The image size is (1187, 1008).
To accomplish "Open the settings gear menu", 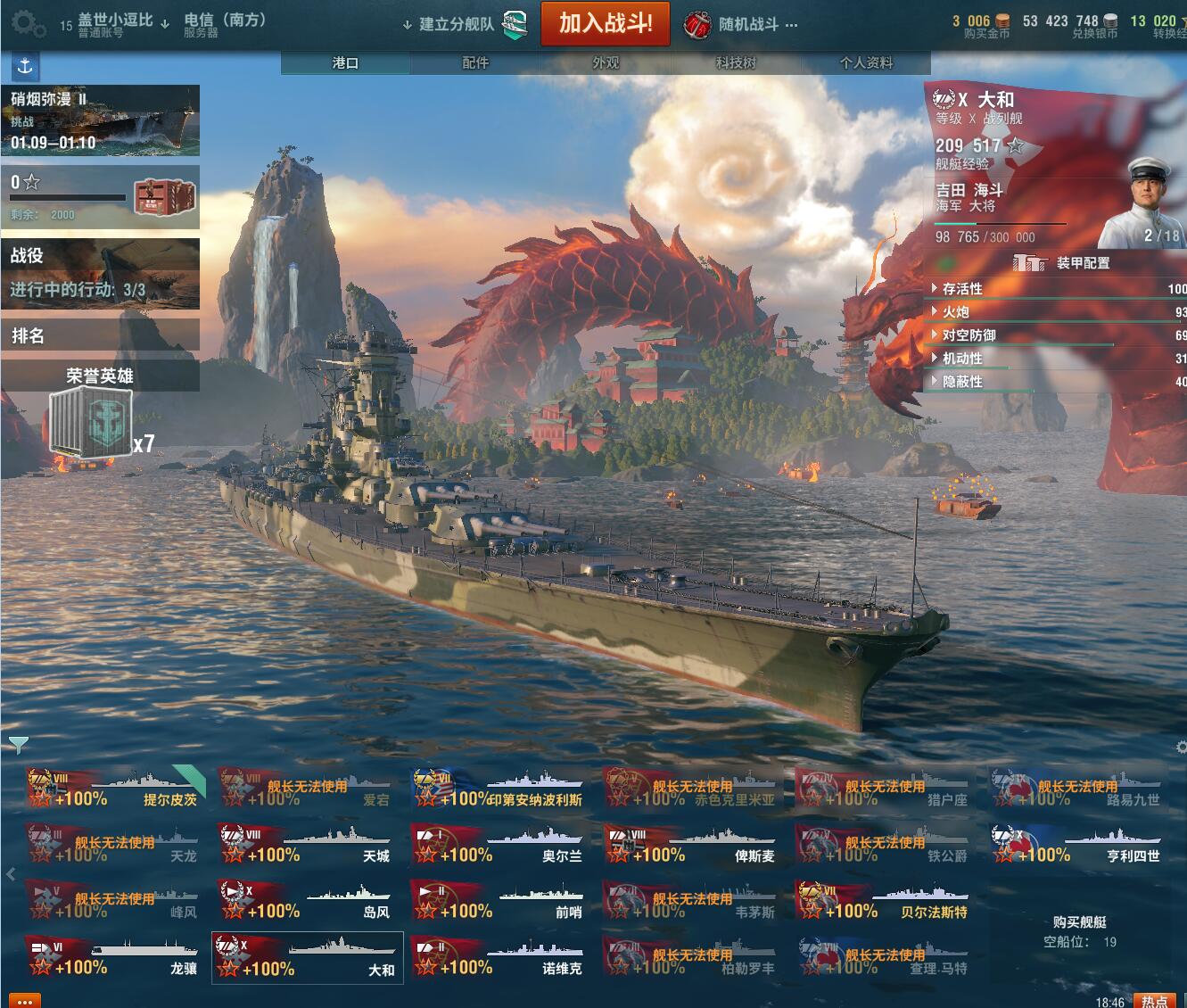I will 28,24.
